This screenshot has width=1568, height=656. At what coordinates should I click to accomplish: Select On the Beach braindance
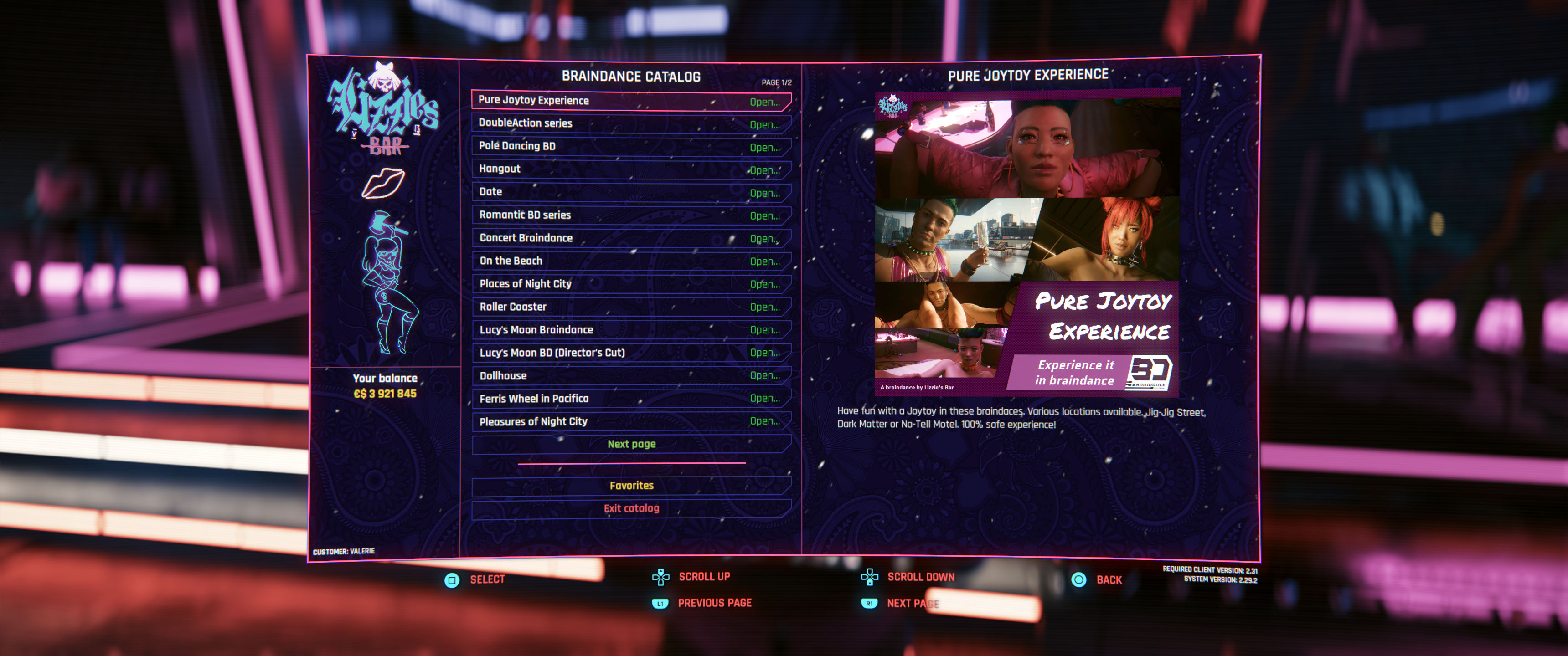[630, 261]
